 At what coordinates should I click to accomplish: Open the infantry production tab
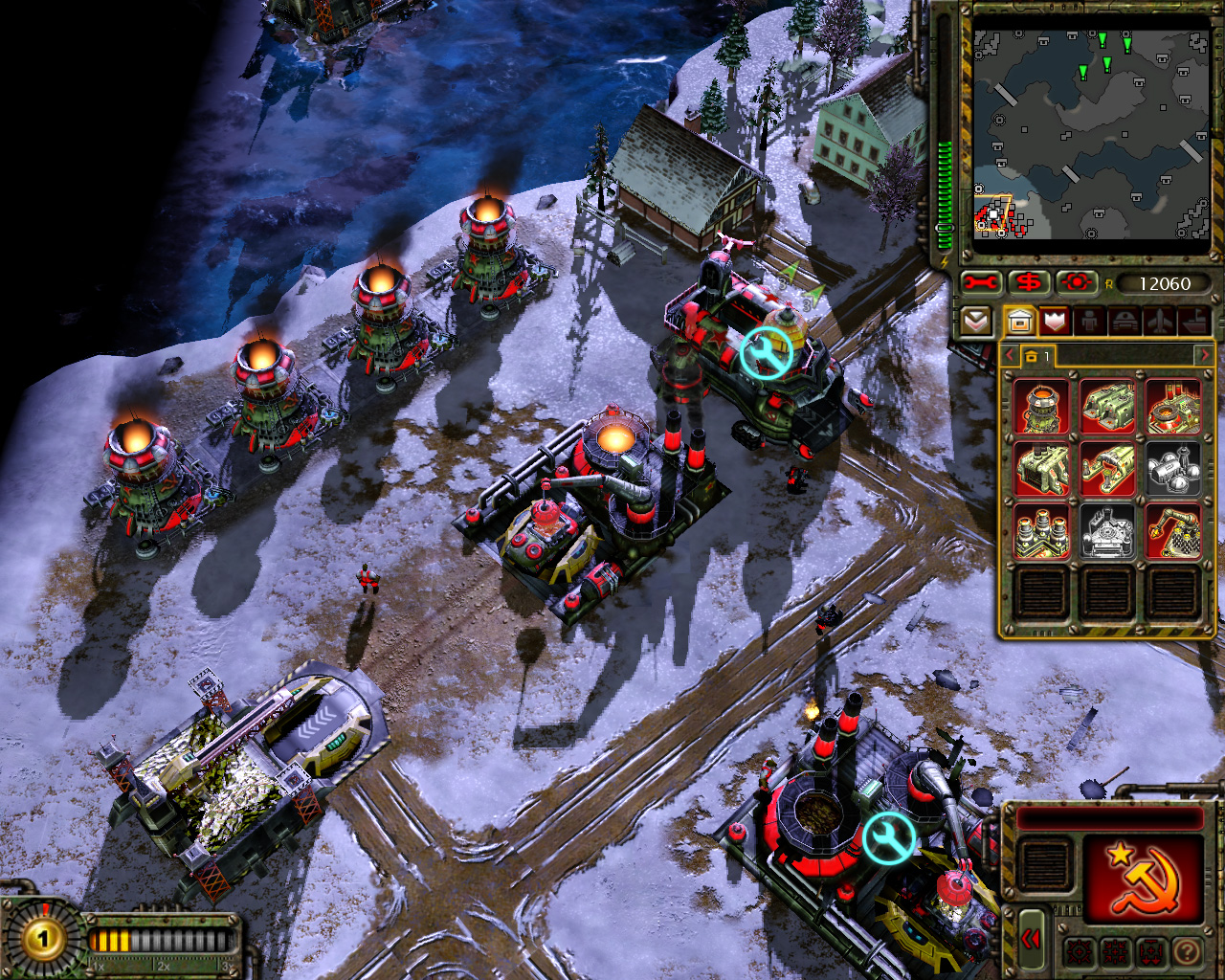click(x=1089, y=321)
